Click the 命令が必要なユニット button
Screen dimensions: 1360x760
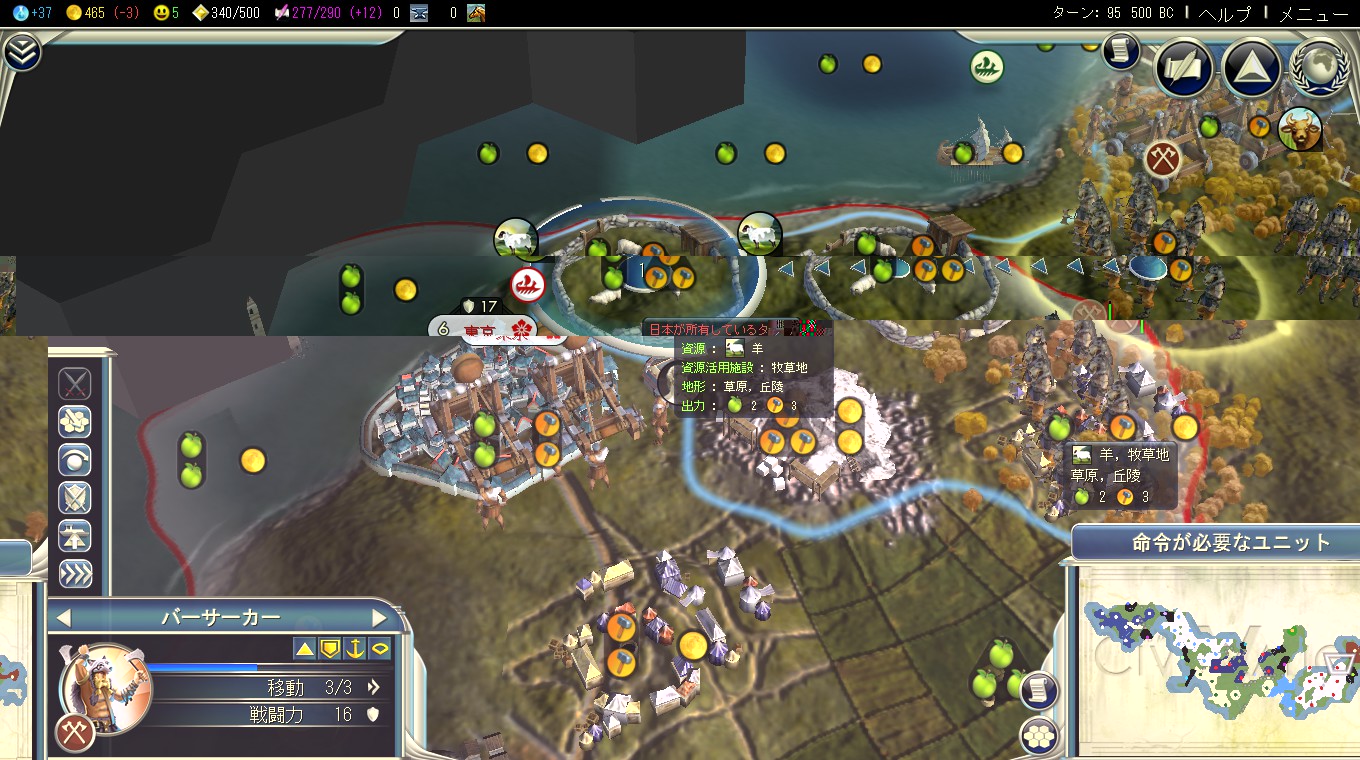pyautogui.click(x=1210, y=542)
